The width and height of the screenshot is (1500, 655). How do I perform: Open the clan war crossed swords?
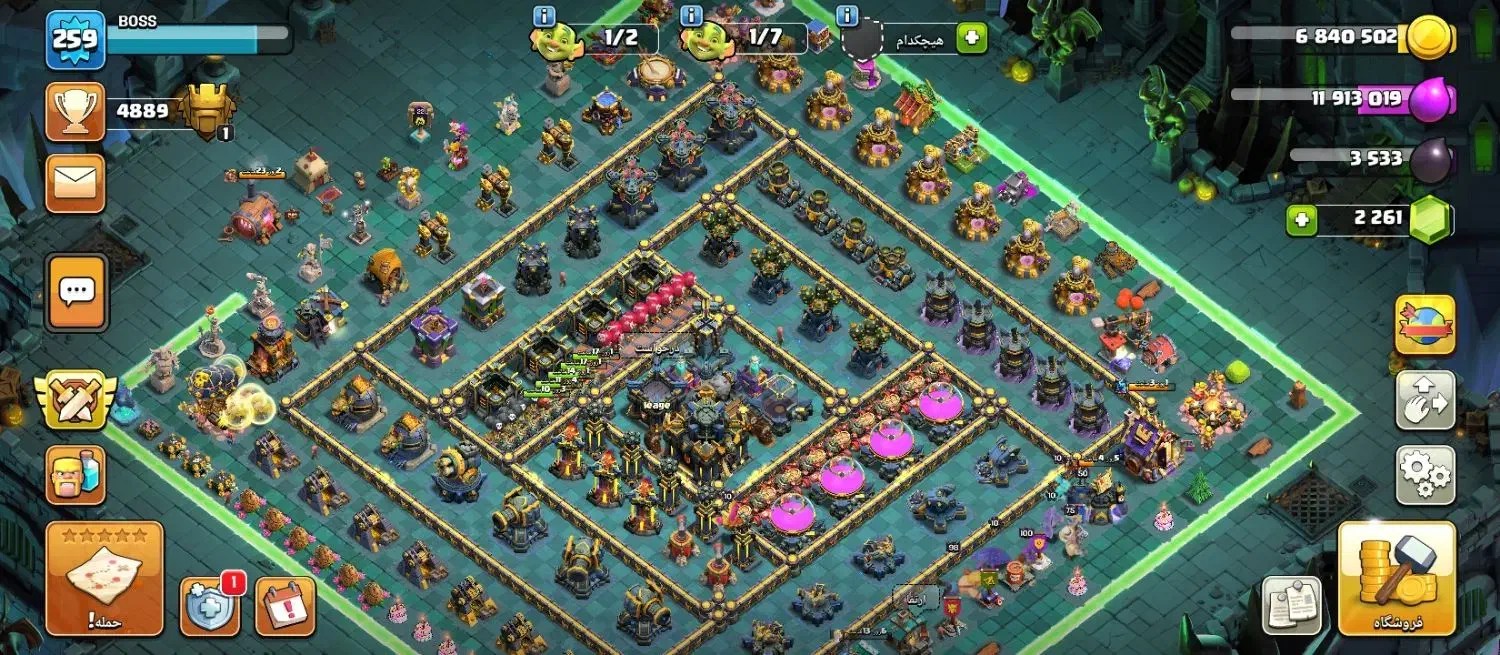(x=76, y=399)
